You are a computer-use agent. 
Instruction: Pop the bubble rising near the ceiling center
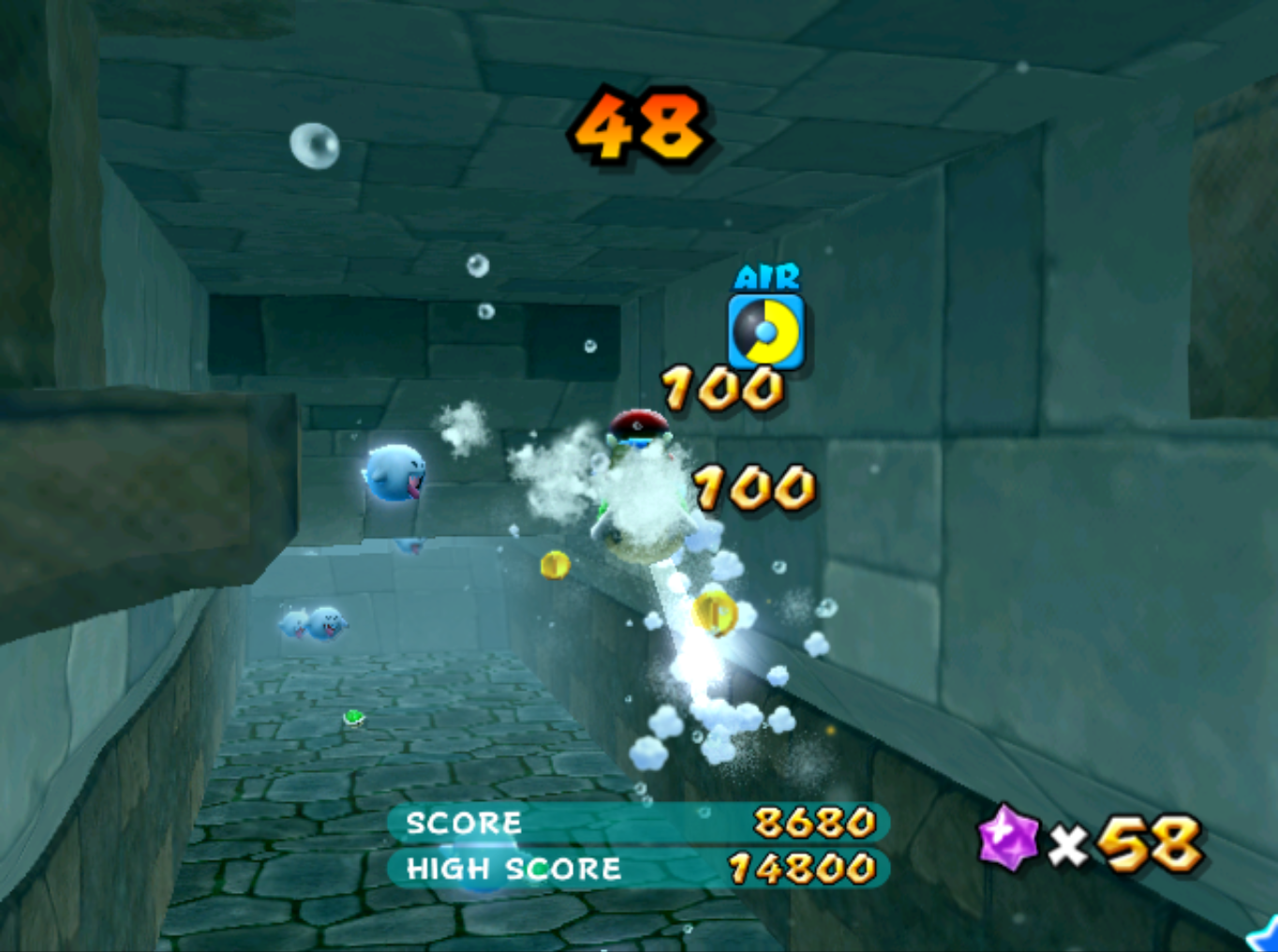[x=479, y=267]
